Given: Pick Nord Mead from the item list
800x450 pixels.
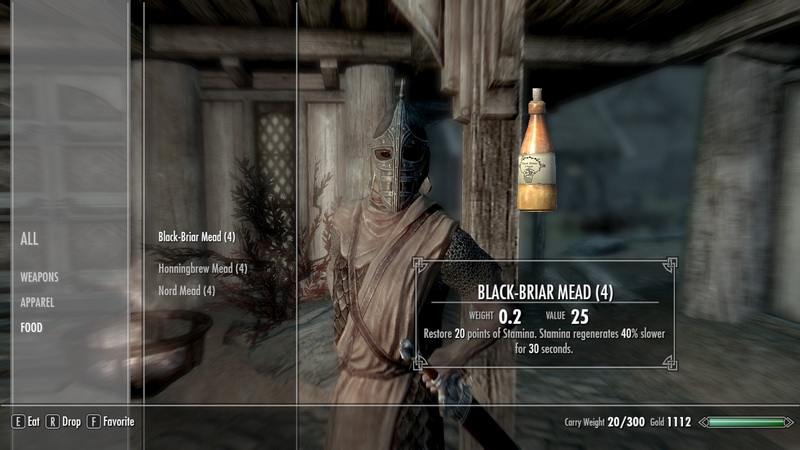Looking at the screenshot, I should (187, 291).
